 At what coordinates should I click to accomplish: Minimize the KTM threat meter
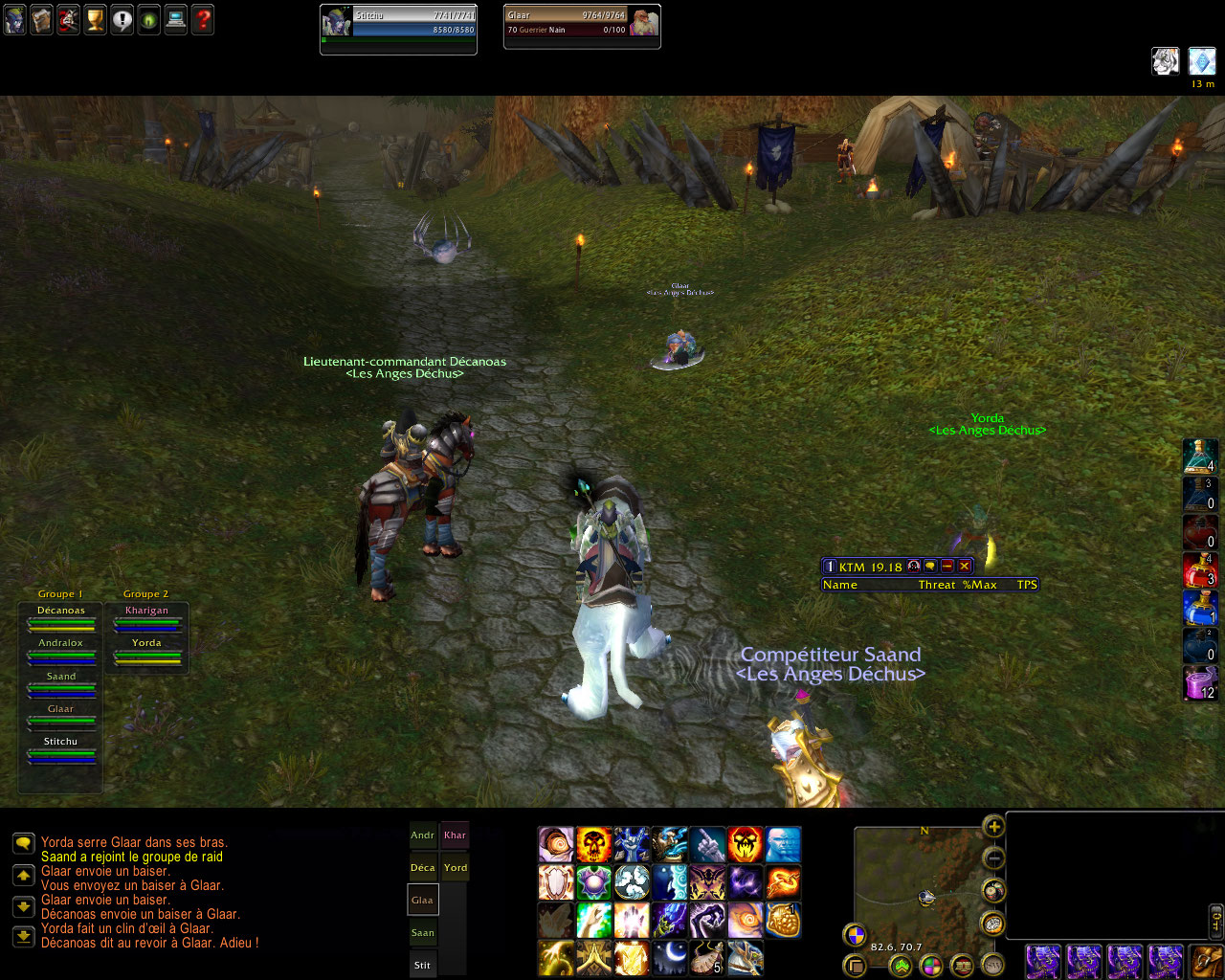point(947,567)
